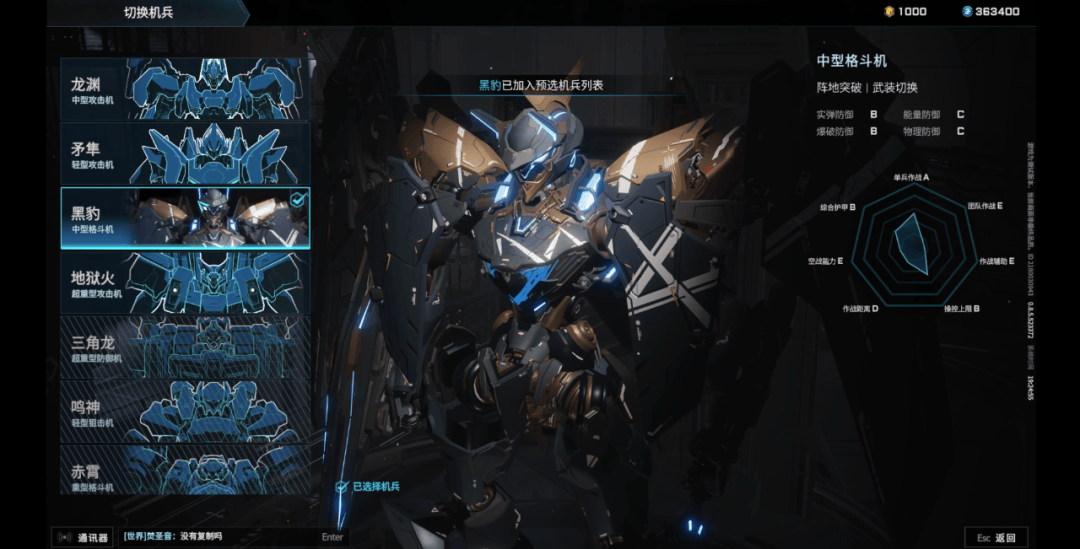Viewport: 1080px width, 549px height.
Task: Choose the 矛隼 light attack mech
Action: click(x=185, y=153)
